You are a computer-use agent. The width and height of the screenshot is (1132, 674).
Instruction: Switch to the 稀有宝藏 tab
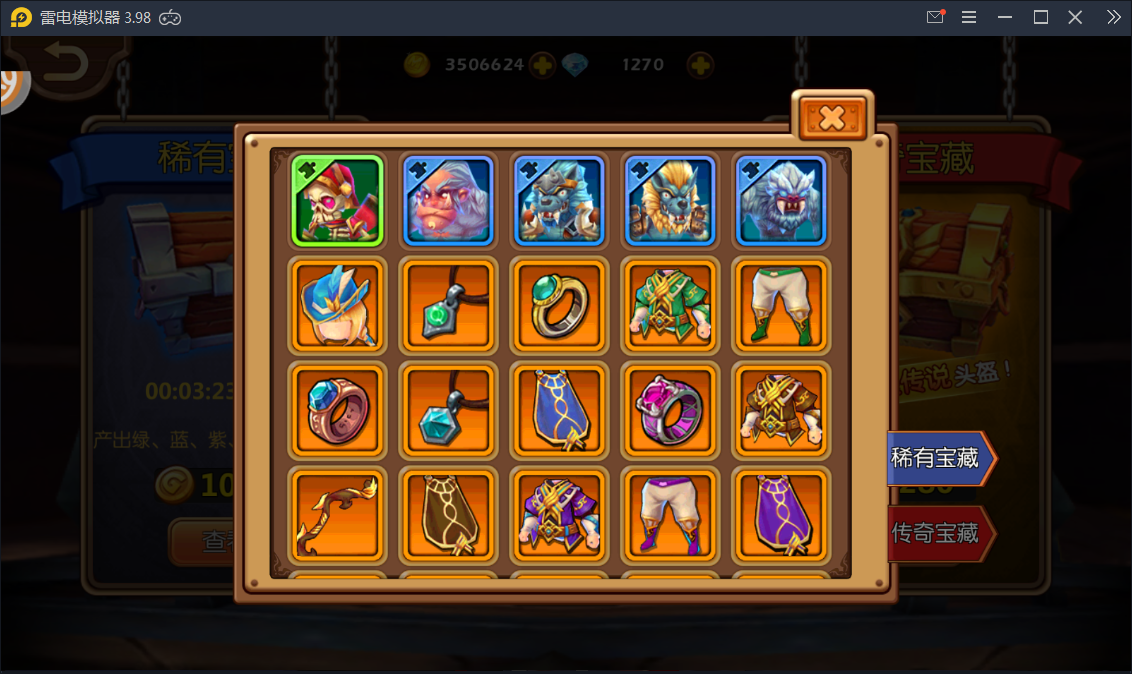pyautogui.click(x=938, y=459)
